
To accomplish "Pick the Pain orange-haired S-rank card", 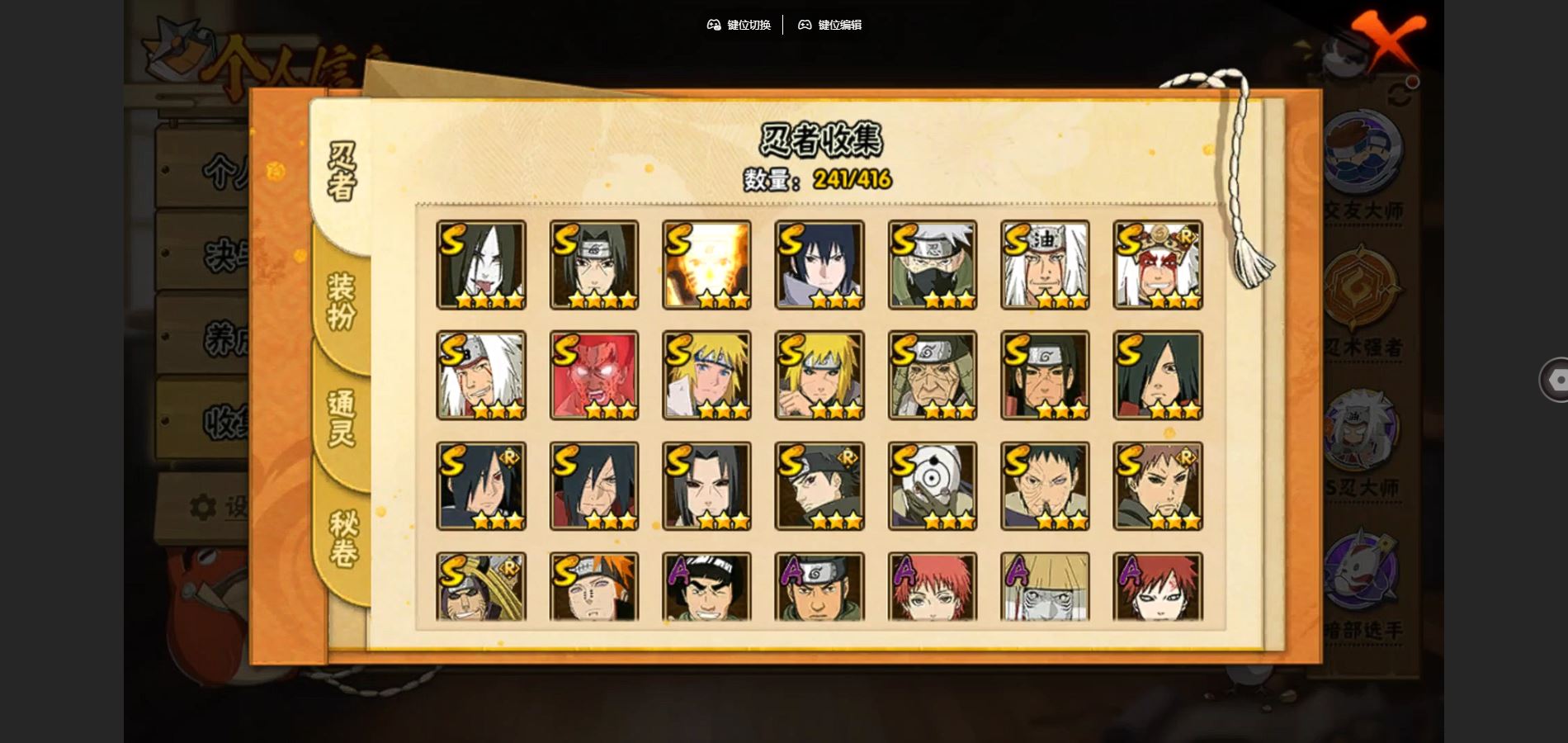I will [594, 587].
